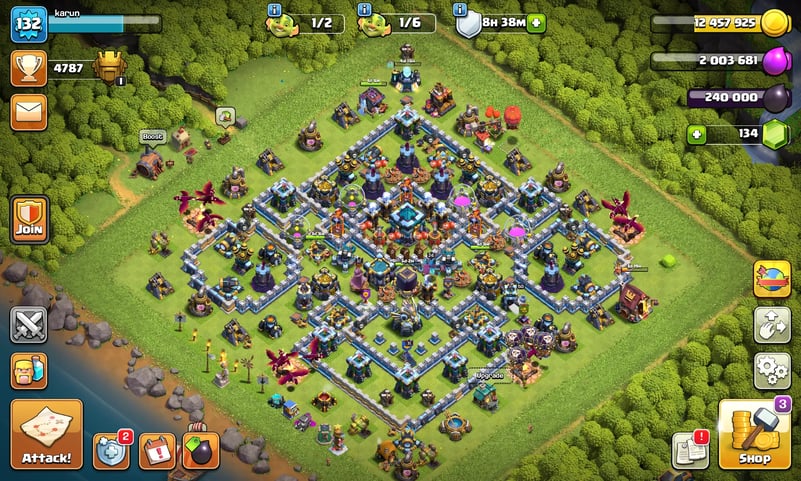Viewport: 801px width, 481px height.
Task: Open the yellow button above layout editor
Action: (x=772, y=279)
